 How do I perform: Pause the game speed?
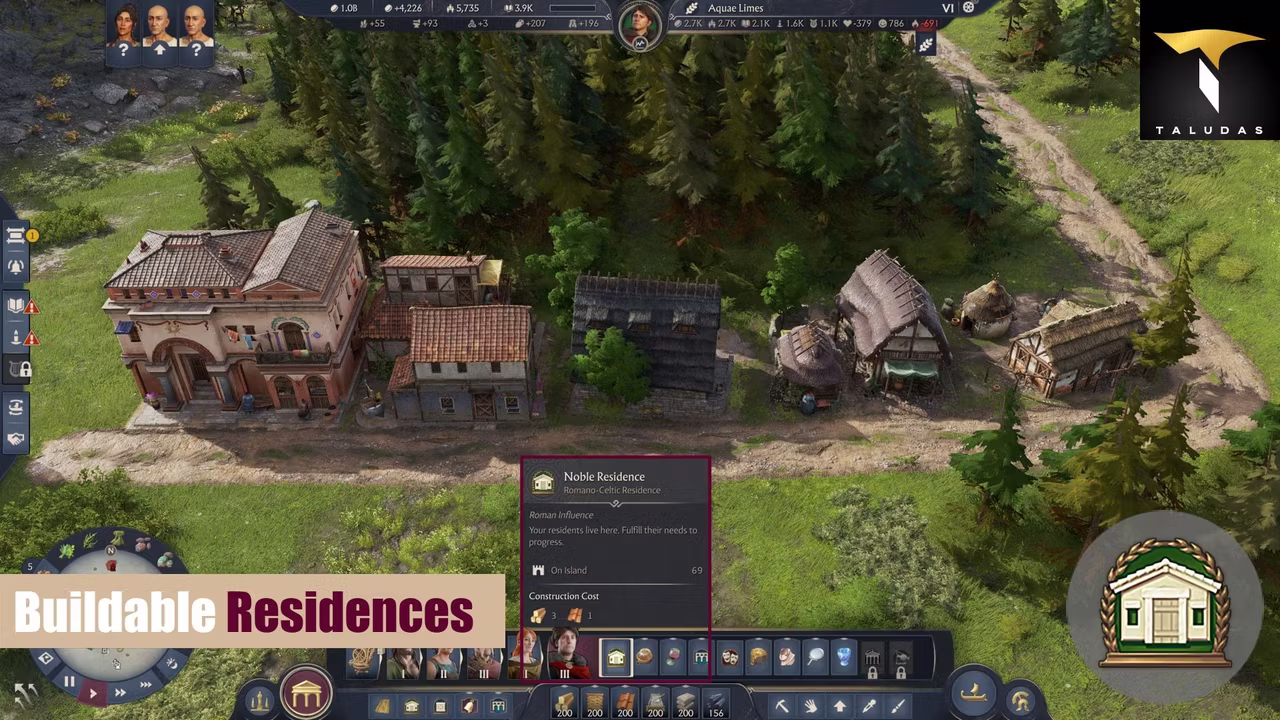pyautogui.click(x=69, y=682)
